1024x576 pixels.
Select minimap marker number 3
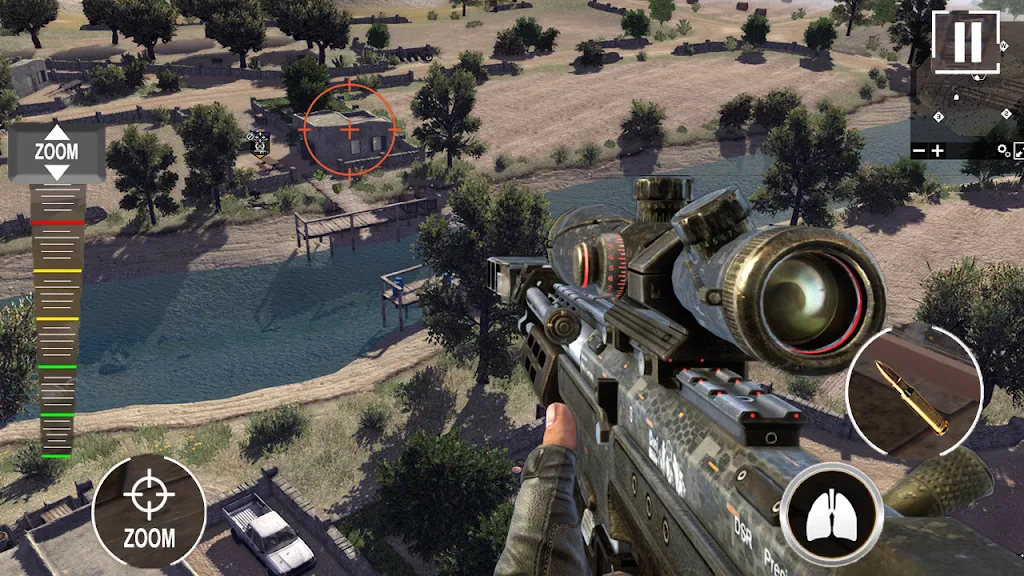(x=938, y=117)
